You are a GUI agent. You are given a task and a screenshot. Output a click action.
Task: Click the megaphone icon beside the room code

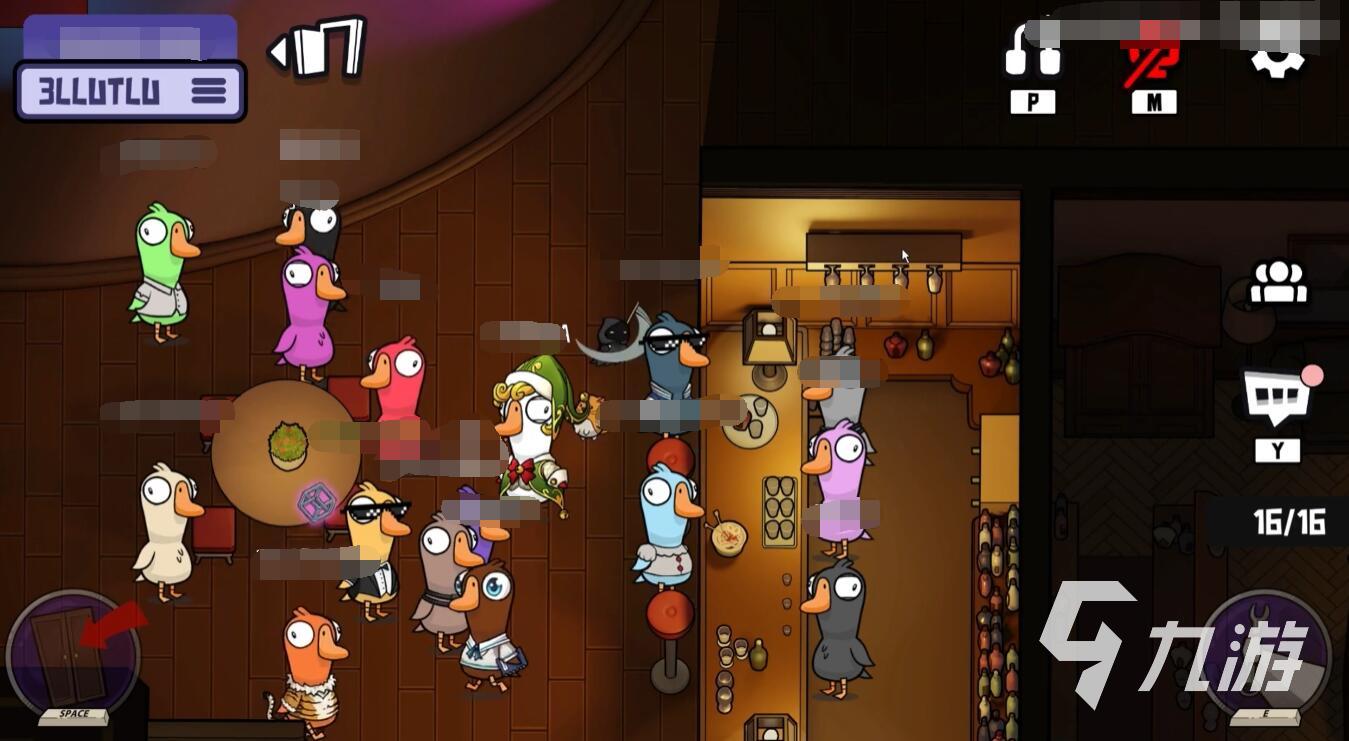(318, 48)
